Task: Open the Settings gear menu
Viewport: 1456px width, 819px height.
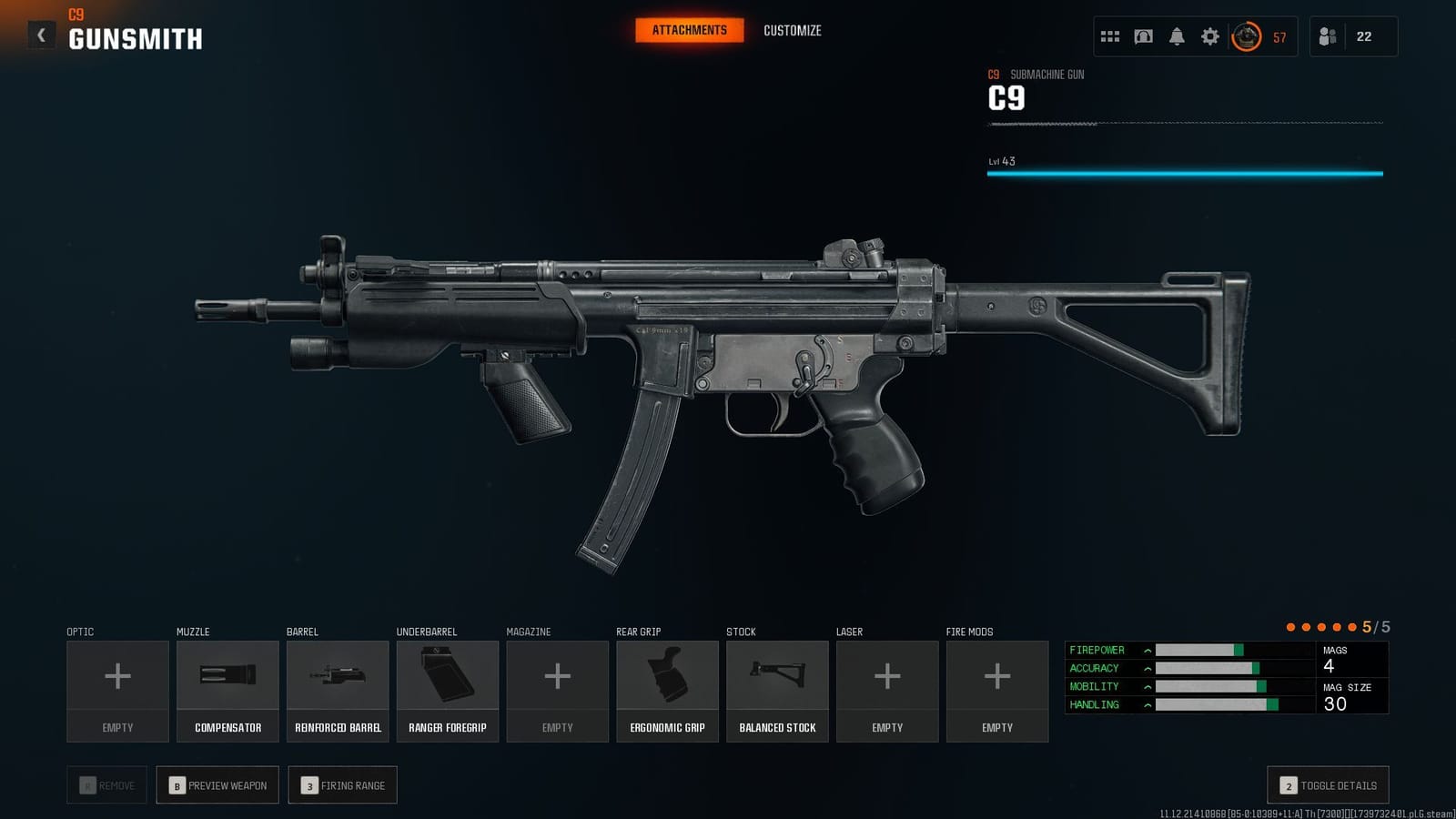Action: 1209,36
